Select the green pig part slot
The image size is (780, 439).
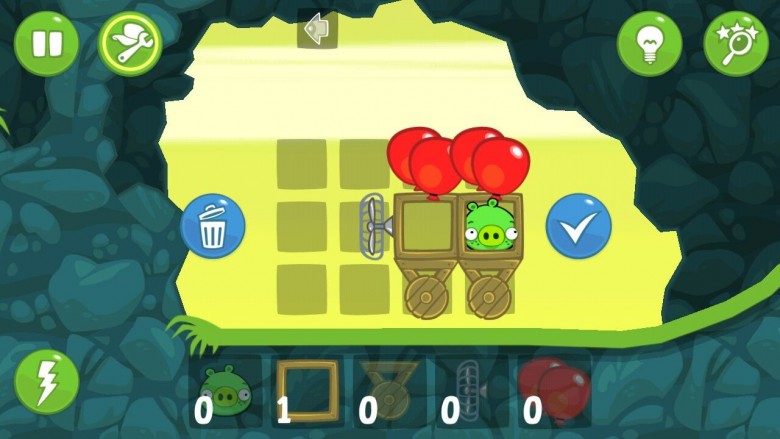(x=226, y=391)
